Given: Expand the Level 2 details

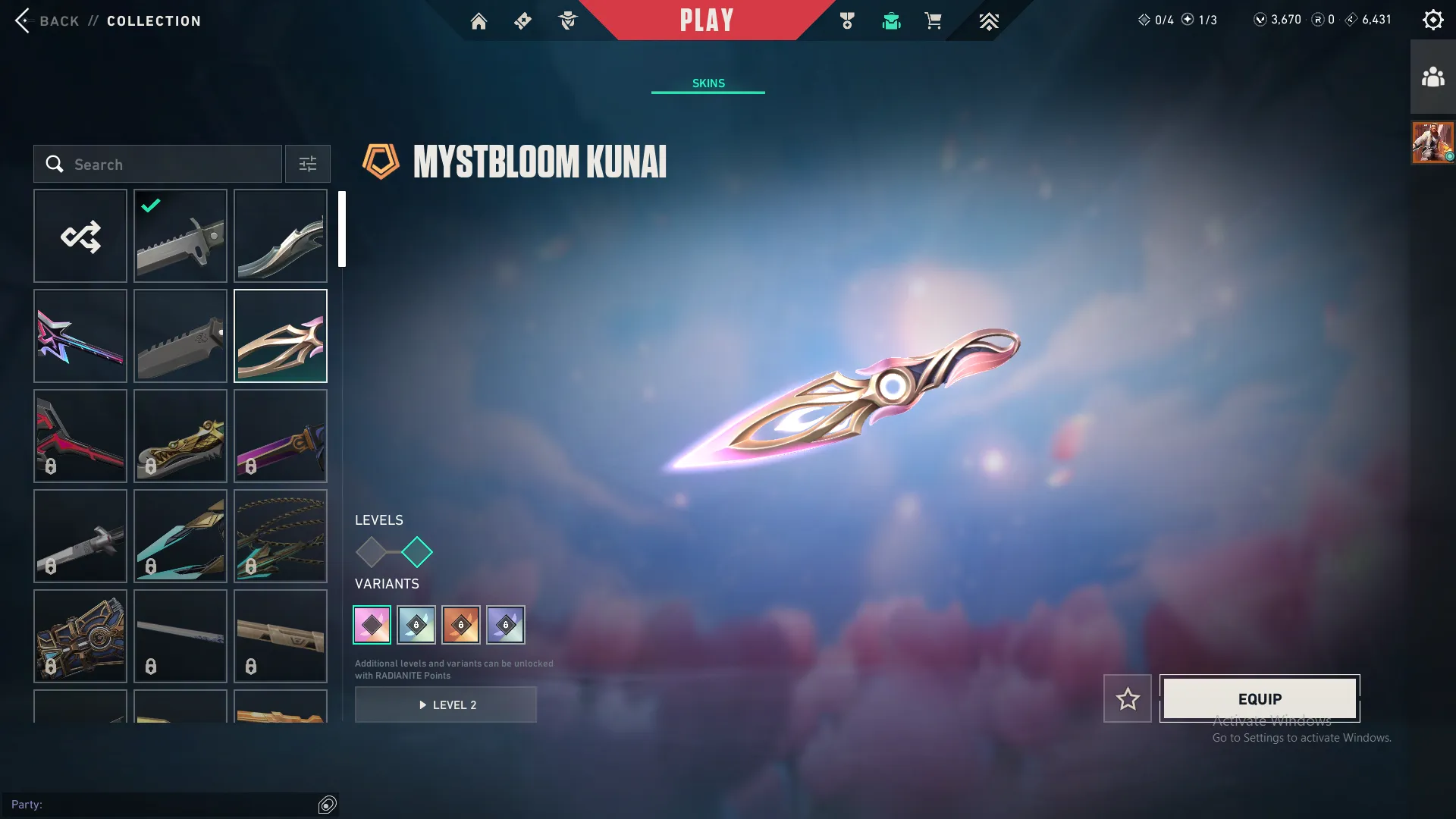Looking at the screenshot, I should pyautogui.click(x=446, y=704).
